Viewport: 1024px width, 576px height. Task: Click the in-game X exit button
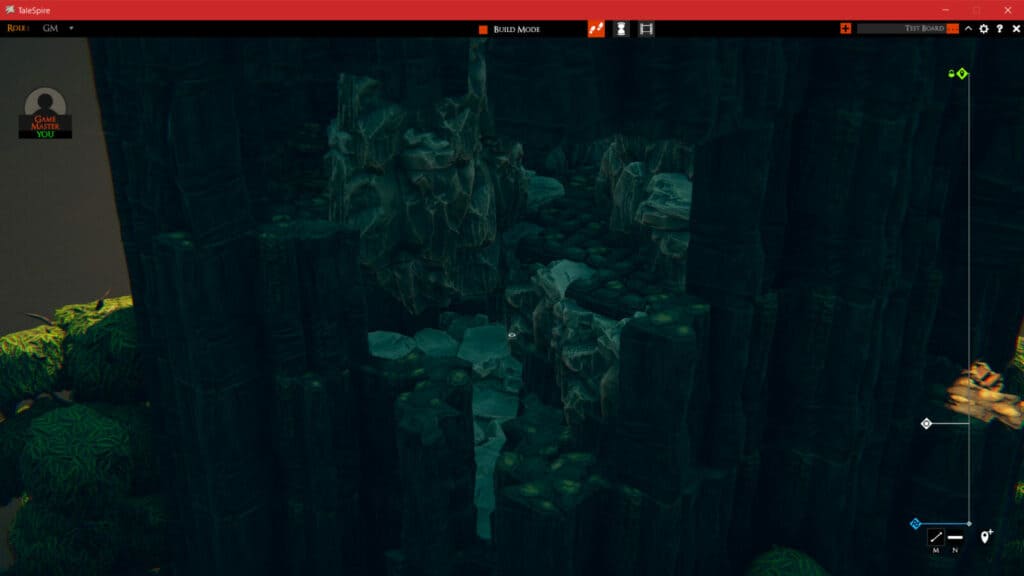click(x=1016, y=28)
